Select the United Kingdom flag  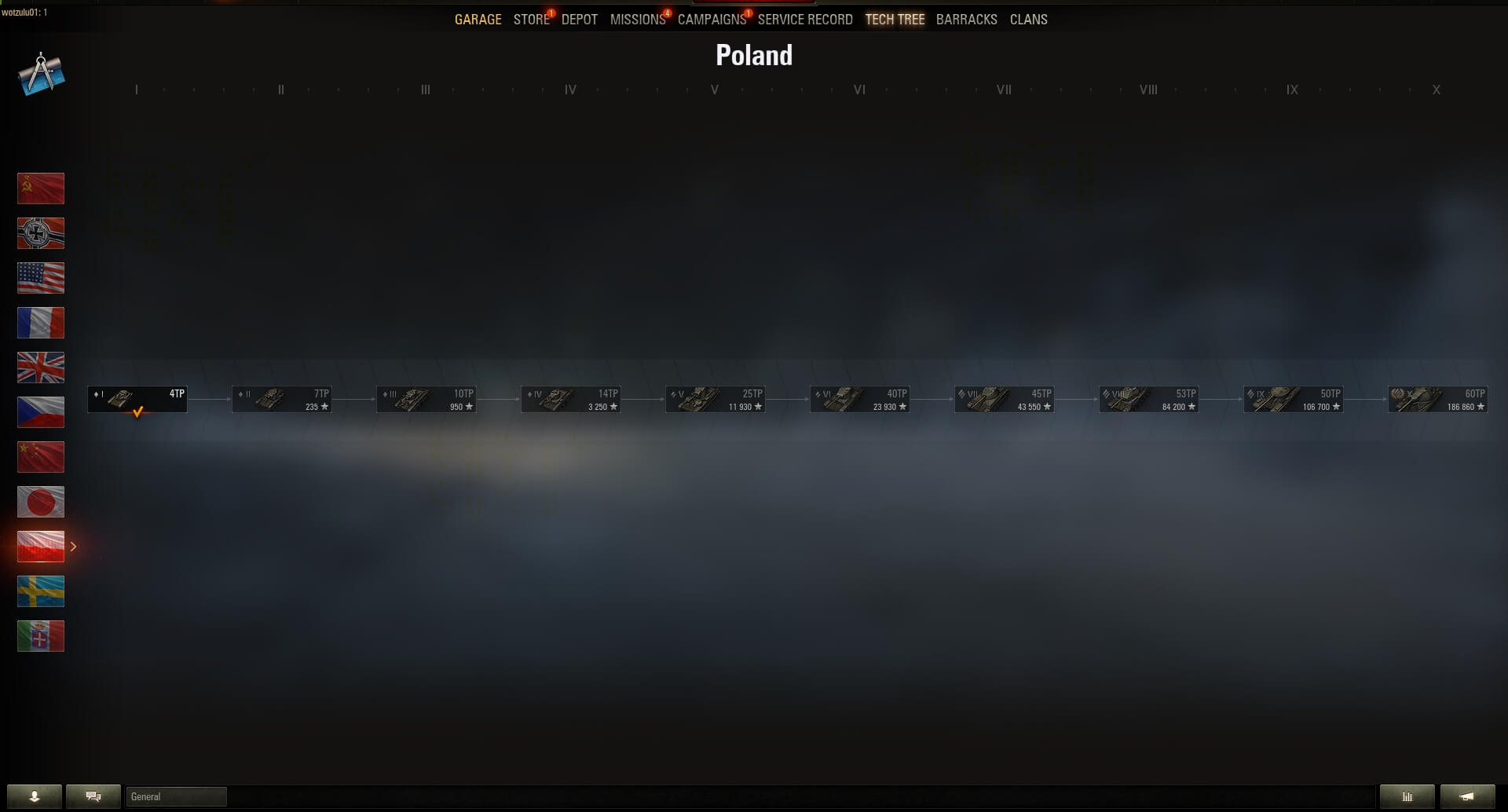(41, 367)
